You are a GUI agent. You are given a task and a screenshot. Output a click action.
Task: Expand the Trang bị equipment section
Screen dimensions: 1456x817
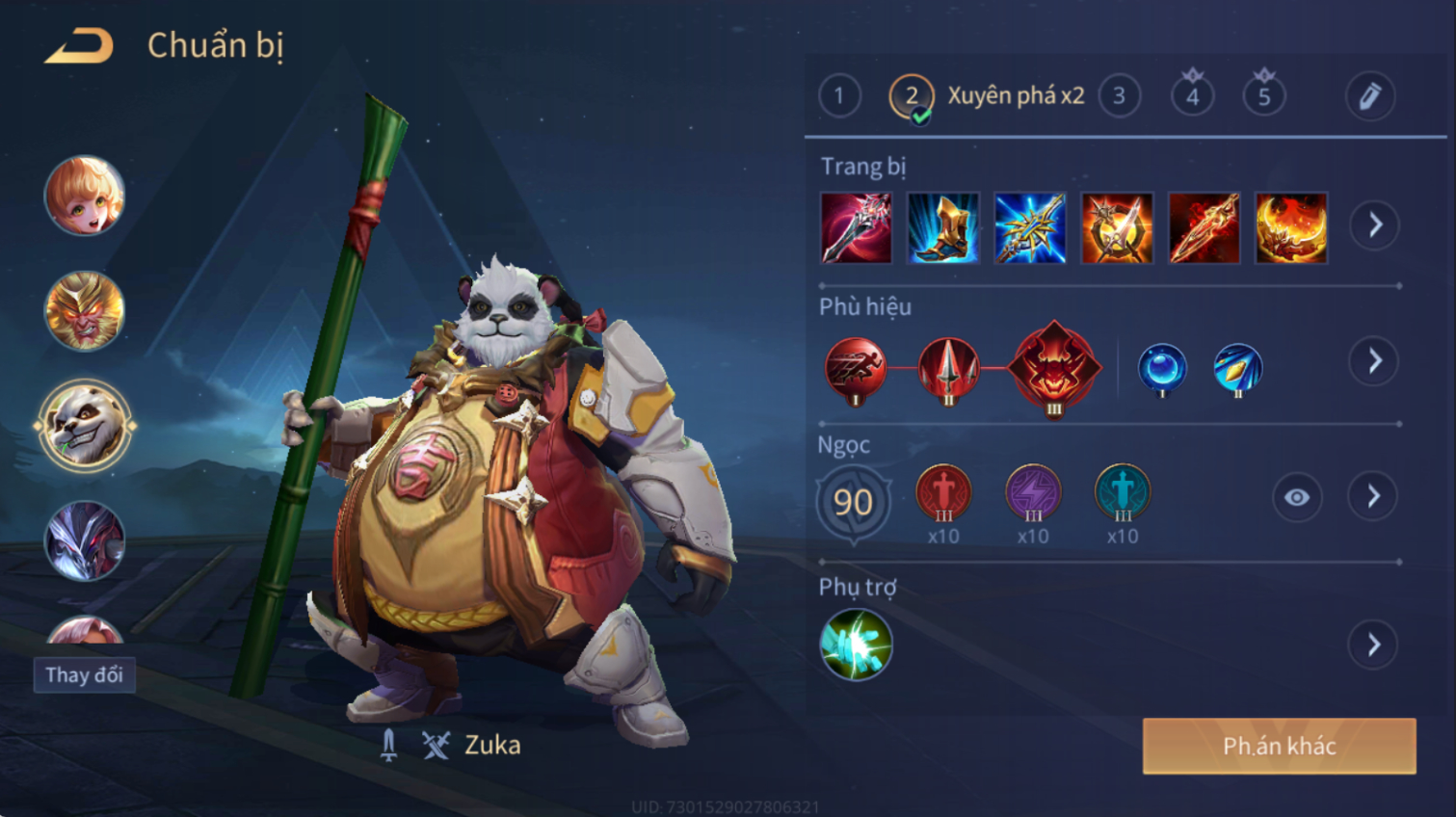coord(1374,225)
